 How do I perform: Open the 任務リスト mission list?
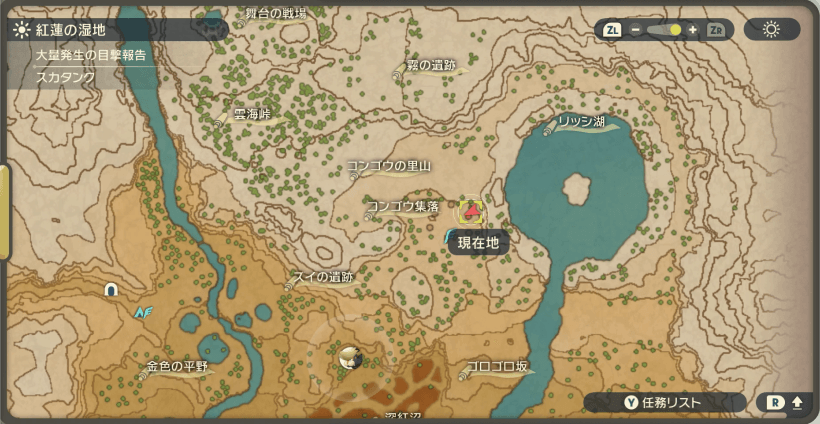pos(664,402)
